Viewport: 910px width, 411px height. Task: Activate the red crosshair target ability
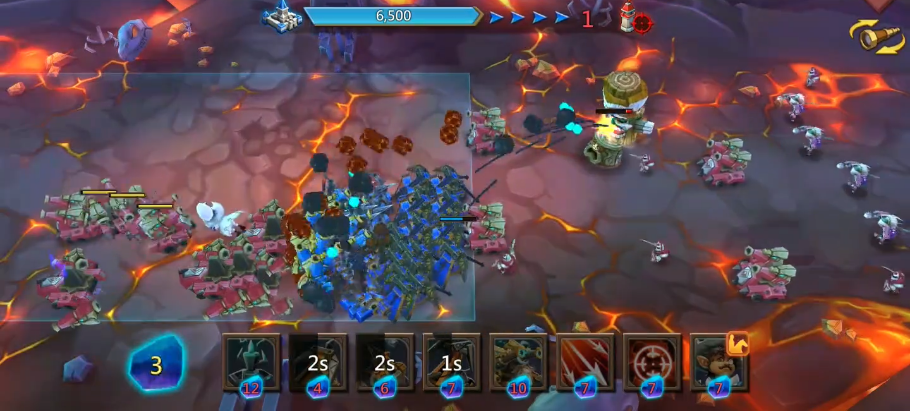pos(652,361)
